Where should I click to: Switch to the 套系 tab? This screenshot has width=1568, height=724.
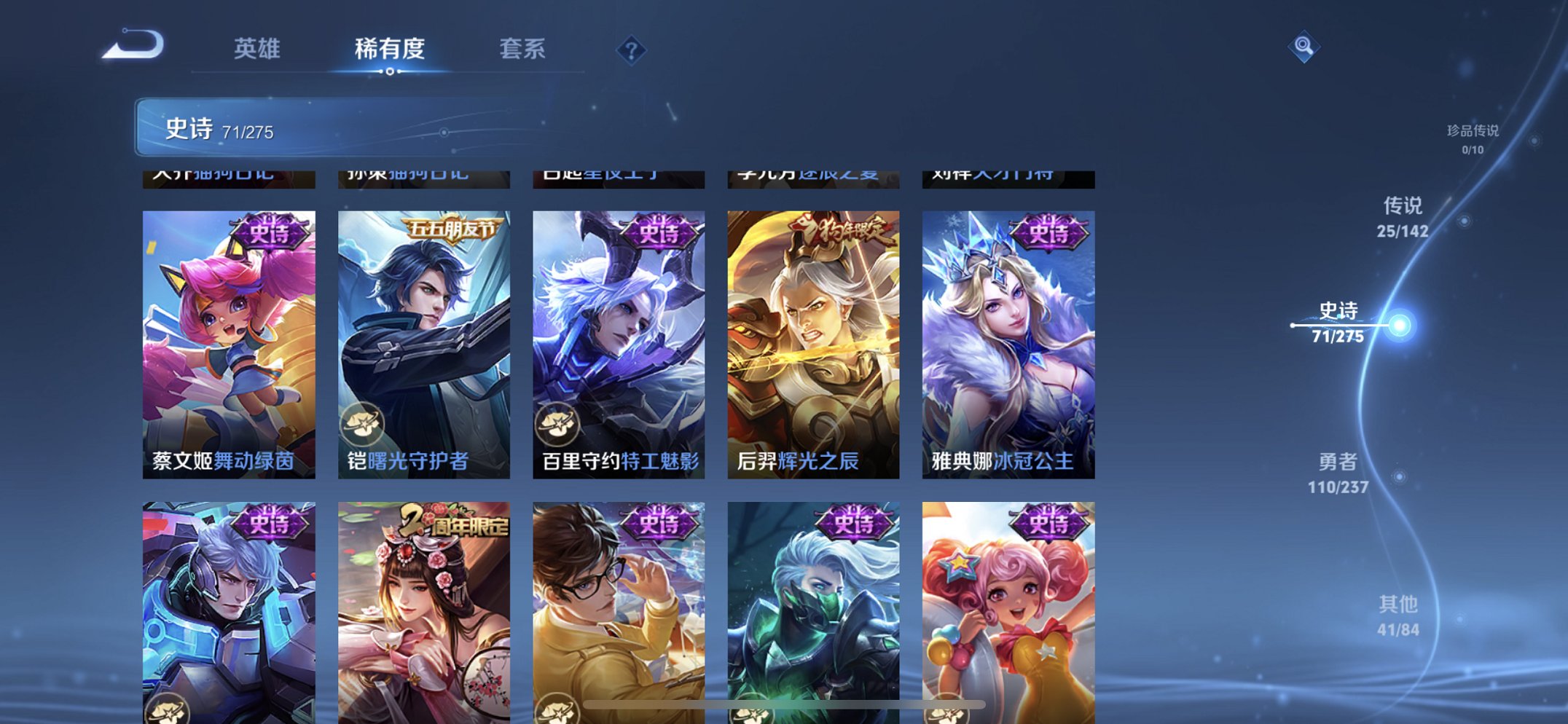523,50
